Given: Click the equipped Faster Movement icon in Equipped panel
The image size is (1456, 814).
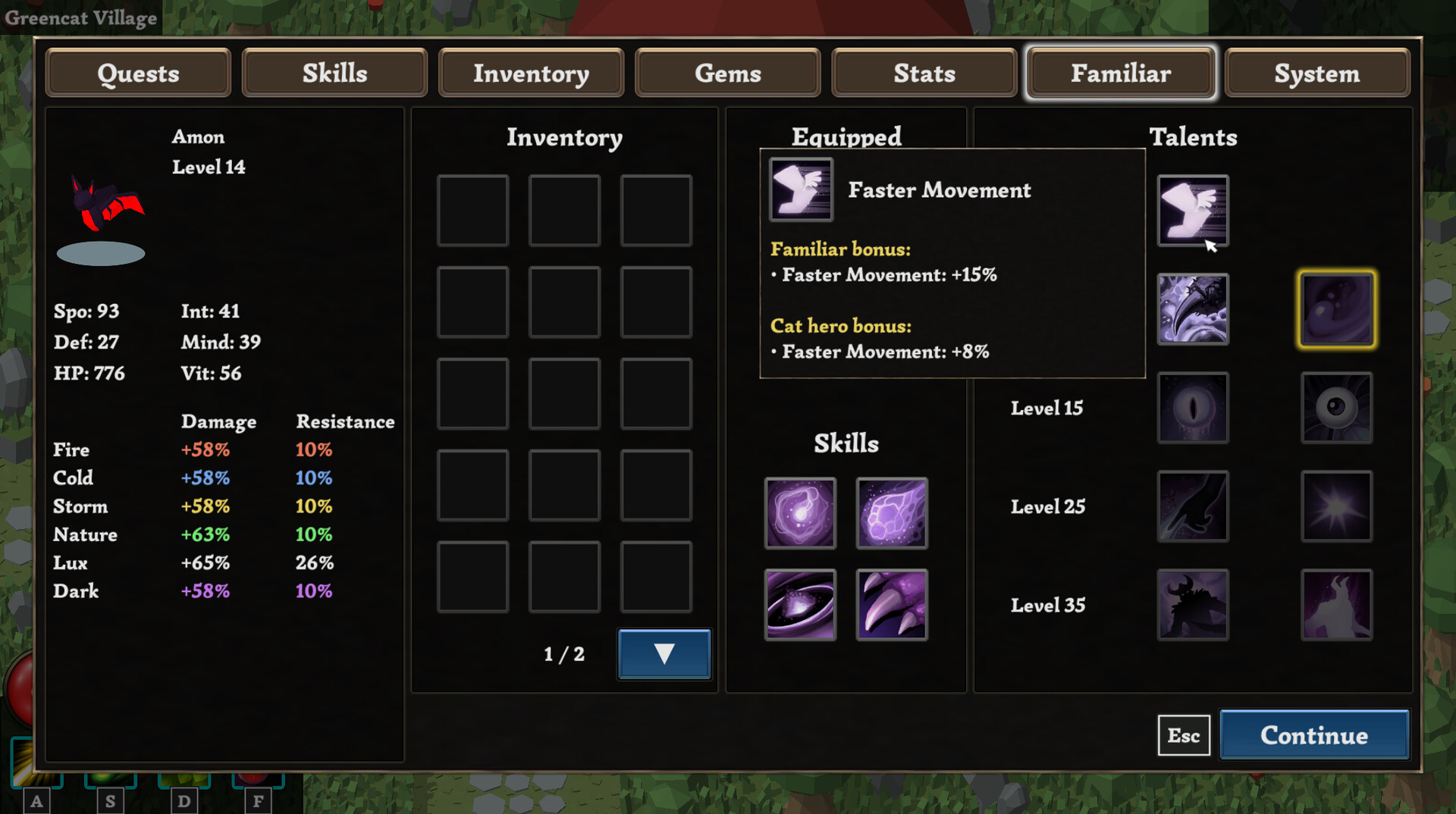Looking at the screenshot, I should coord(800,189).
